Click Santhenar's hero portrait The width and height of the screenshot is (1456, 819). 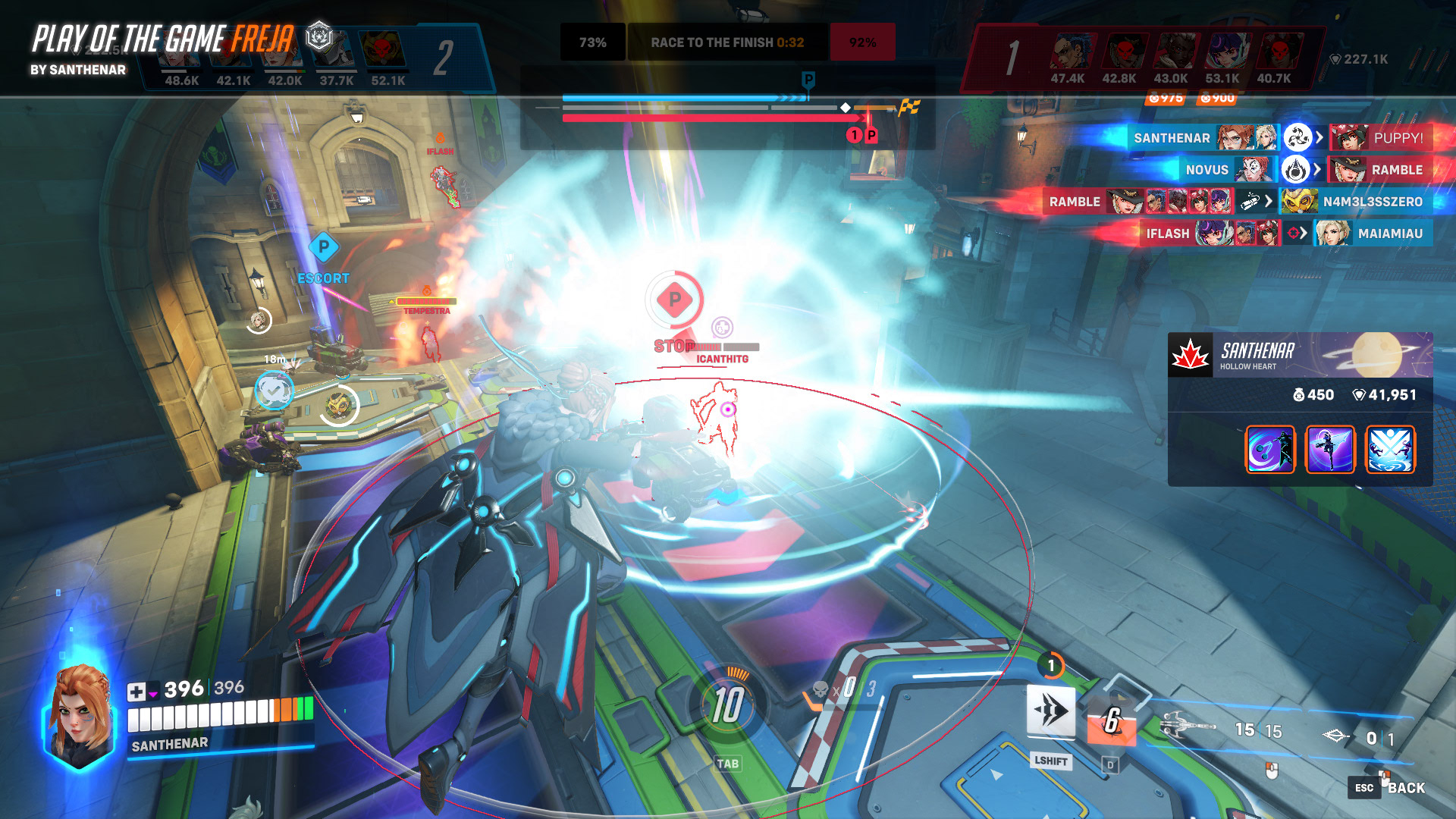[x=79, y=717]
